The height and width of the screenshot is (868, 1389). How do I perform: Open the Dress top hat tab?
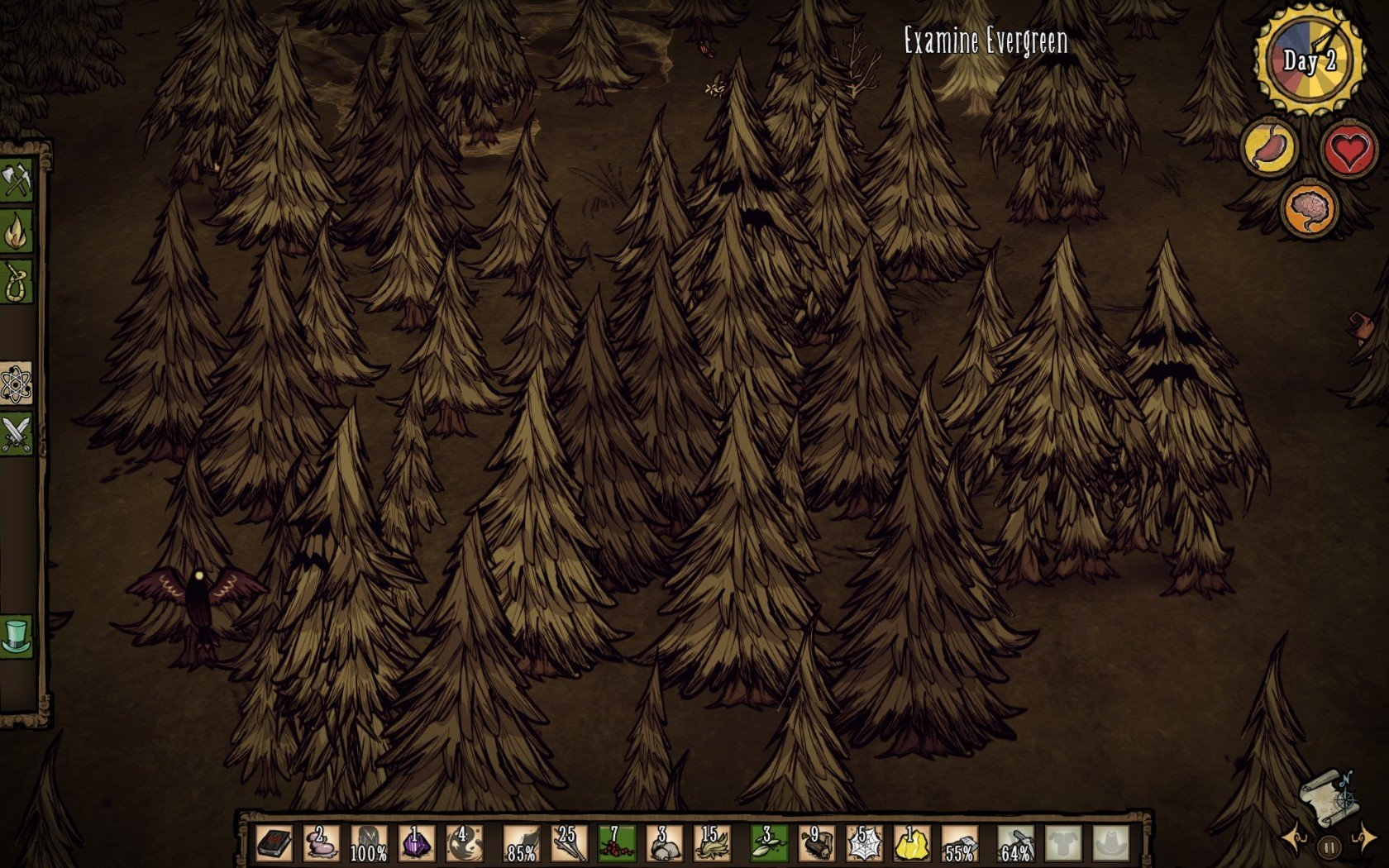click(x=17, y=637)
